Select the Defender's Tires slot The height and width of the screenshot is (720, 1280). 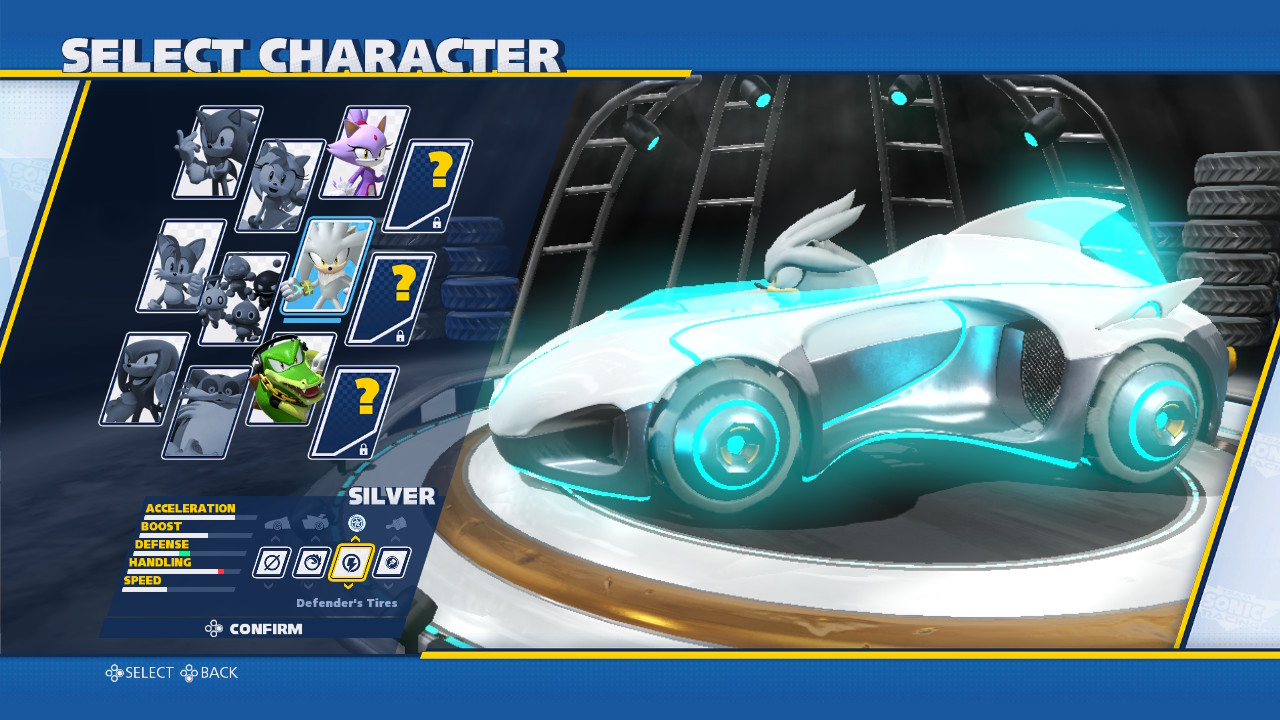click(351, 563)
